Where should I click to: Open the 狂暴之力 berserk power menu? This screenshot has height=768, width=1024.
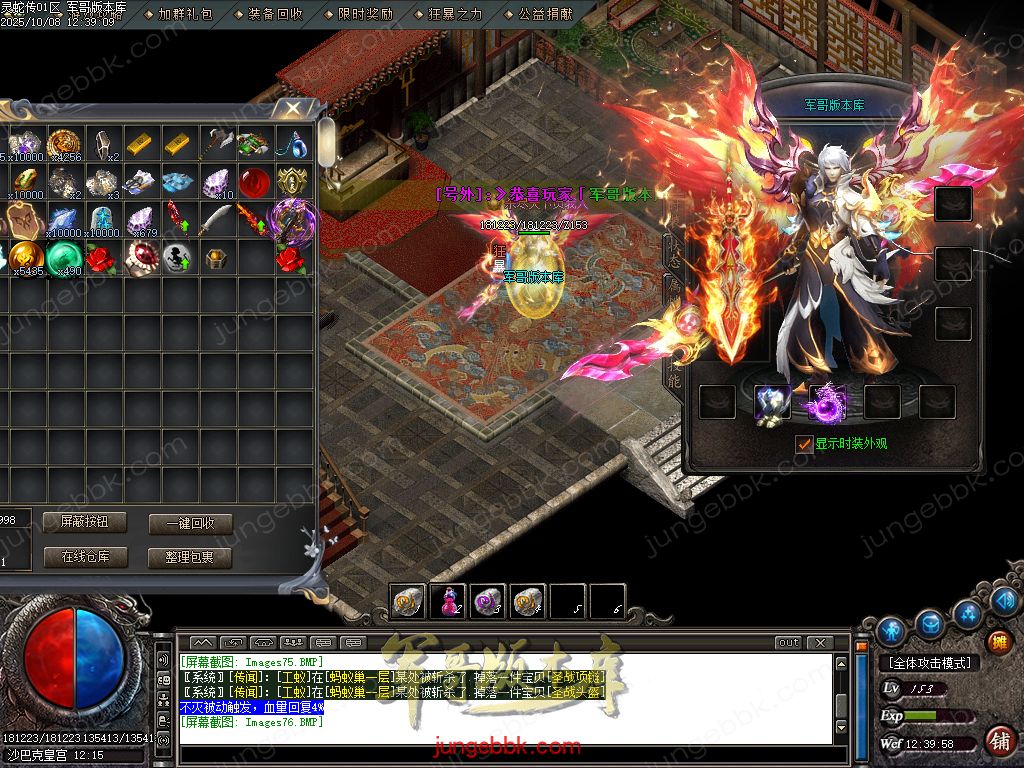(x=455, y=15)
